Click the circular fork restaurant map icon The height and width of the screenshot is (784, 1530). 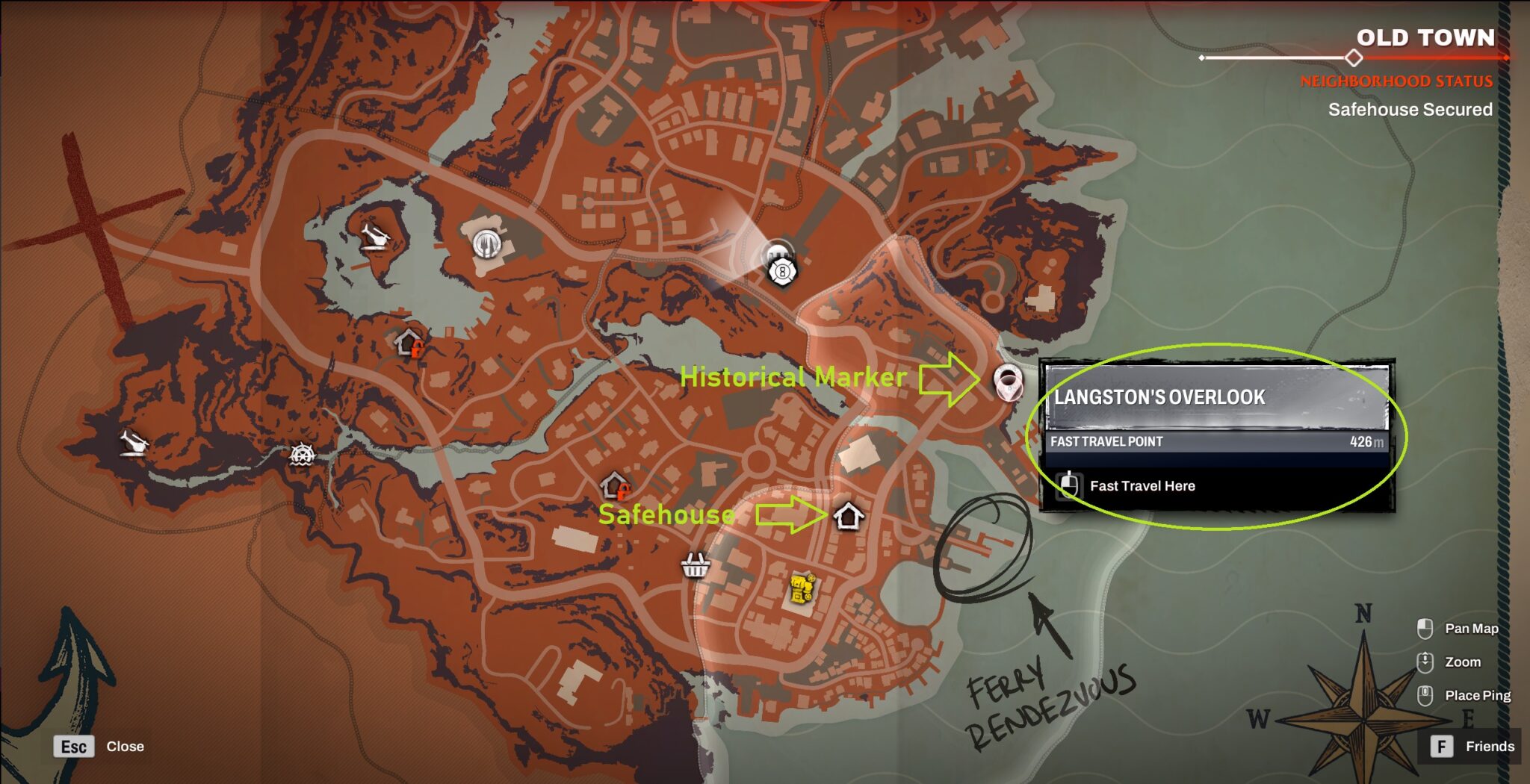486,244
